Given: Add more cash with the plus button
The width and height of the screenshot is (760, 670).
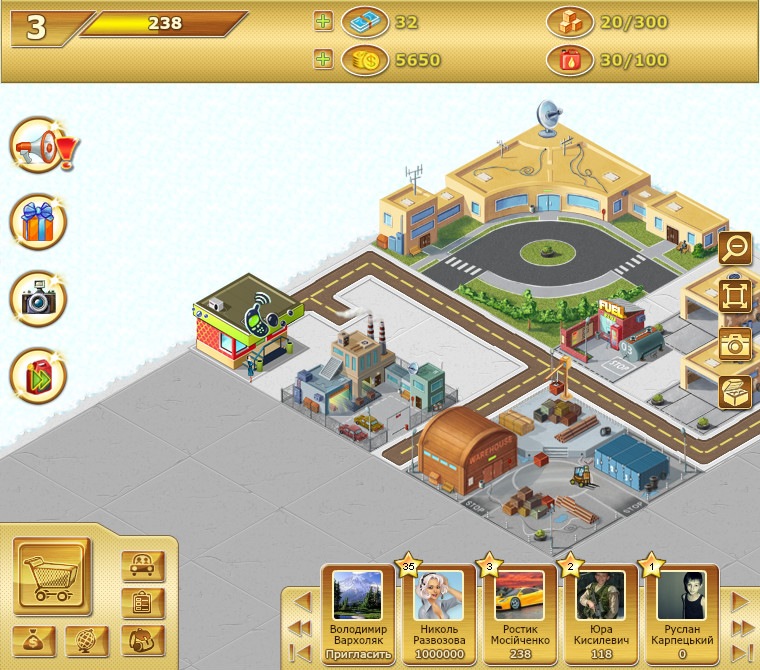Looking at the screenshot, I should [x=323, y=22].
